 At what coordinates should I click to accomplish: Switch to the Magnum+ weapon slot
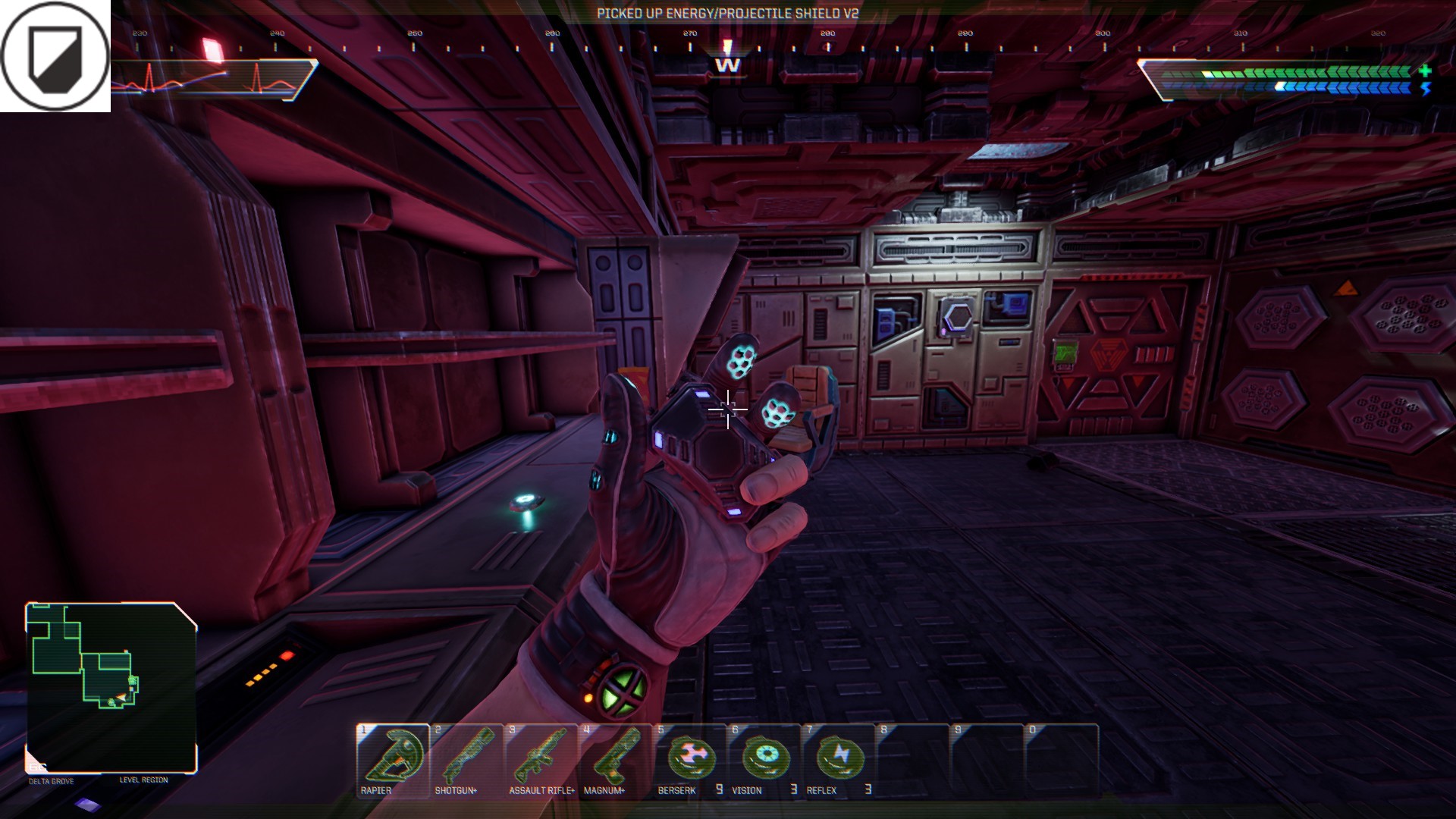tap(615, 760)
